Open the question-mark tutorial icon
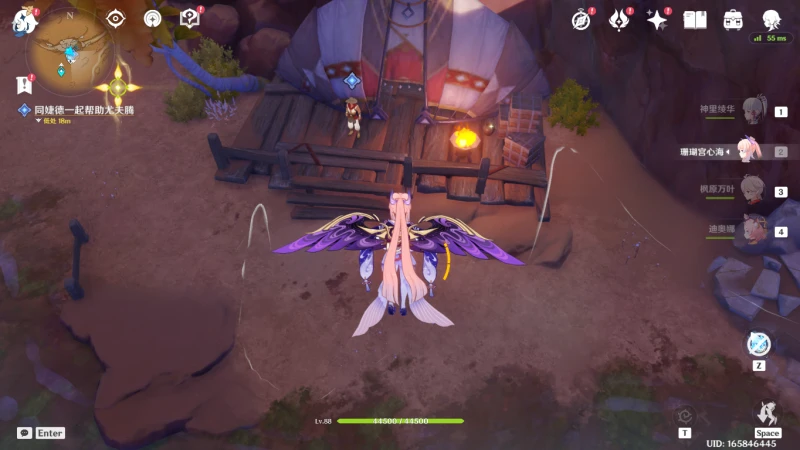The image size is (800, 450). [x=189, y=18]
